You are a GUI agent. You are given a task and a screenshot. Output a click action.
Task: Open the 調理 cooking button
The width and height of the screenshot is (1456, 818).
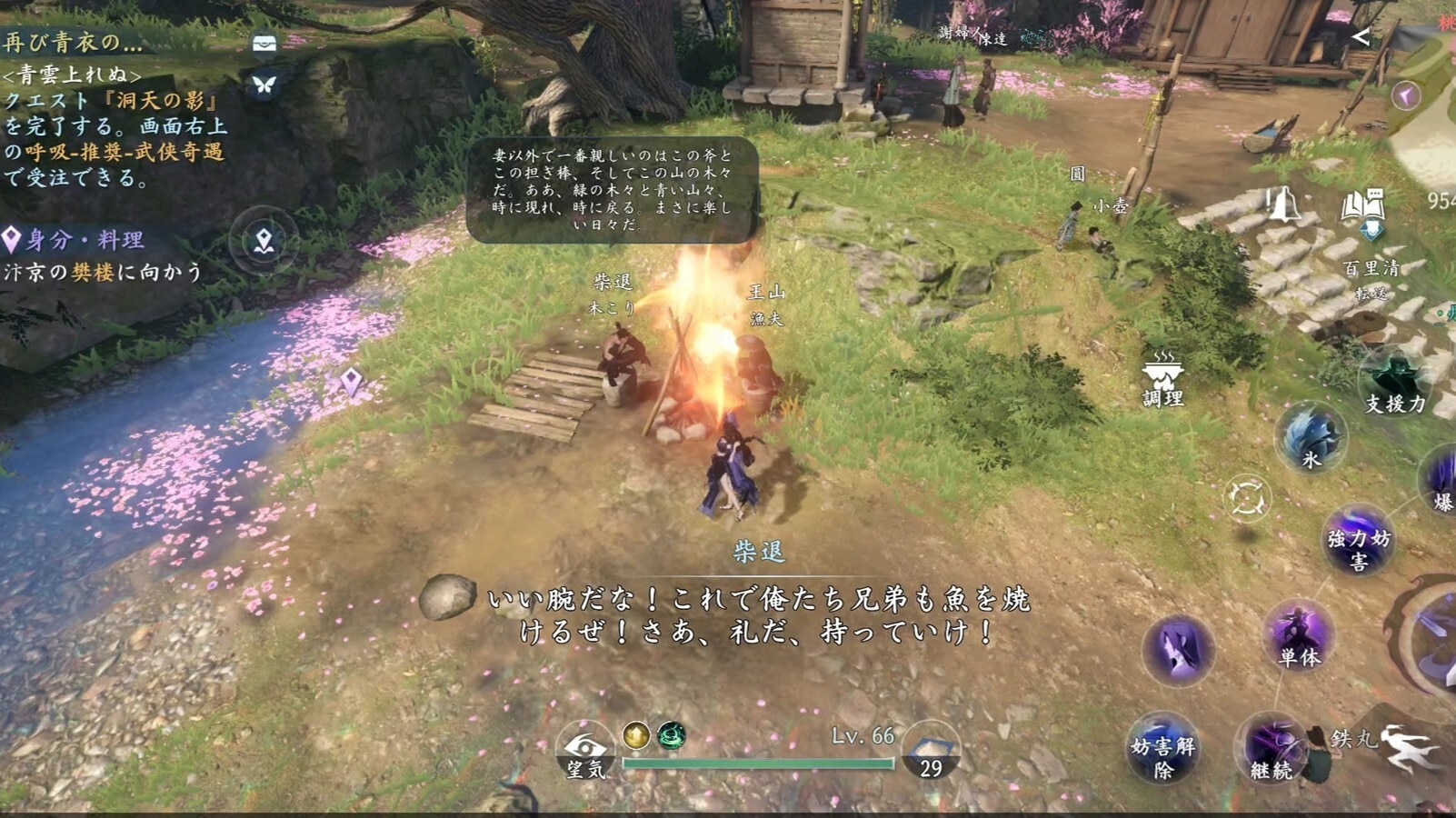click(1162, 377)
